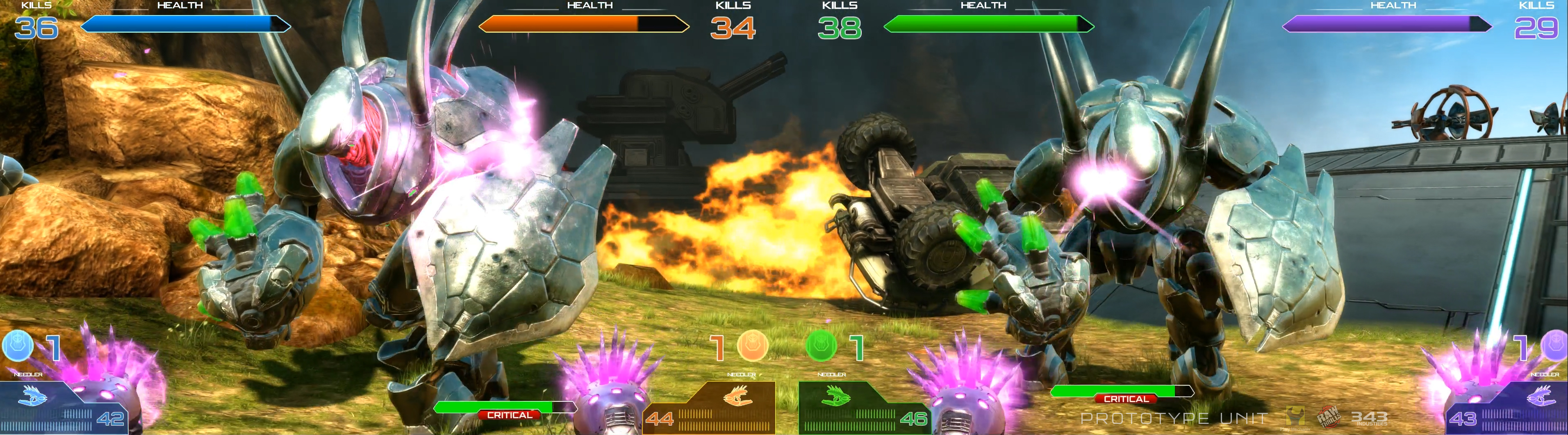The image size is (1568, 435).
Task: Select the purple player's grenade icon
Action: 1554,346
